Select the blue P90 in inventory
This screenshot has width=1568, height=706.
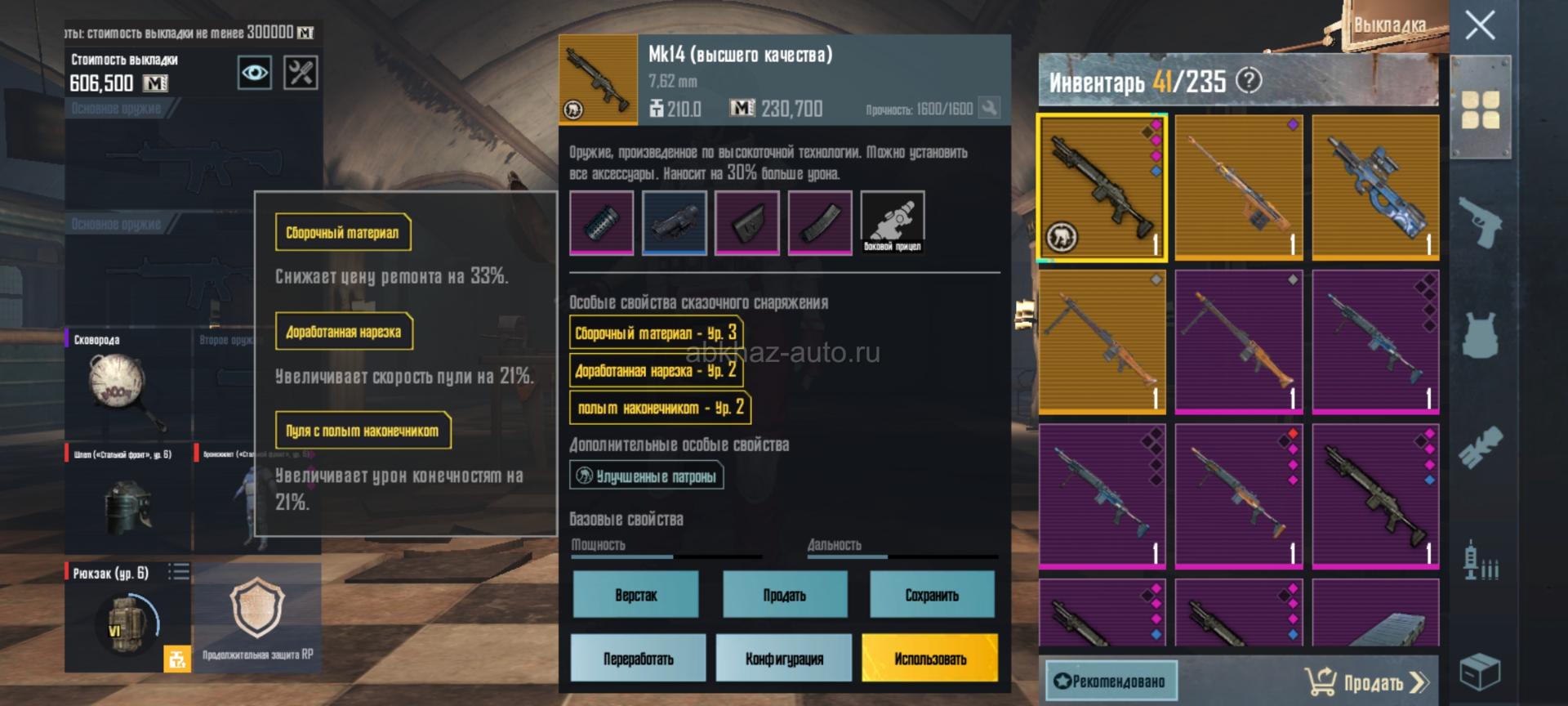click(1375, 187)
